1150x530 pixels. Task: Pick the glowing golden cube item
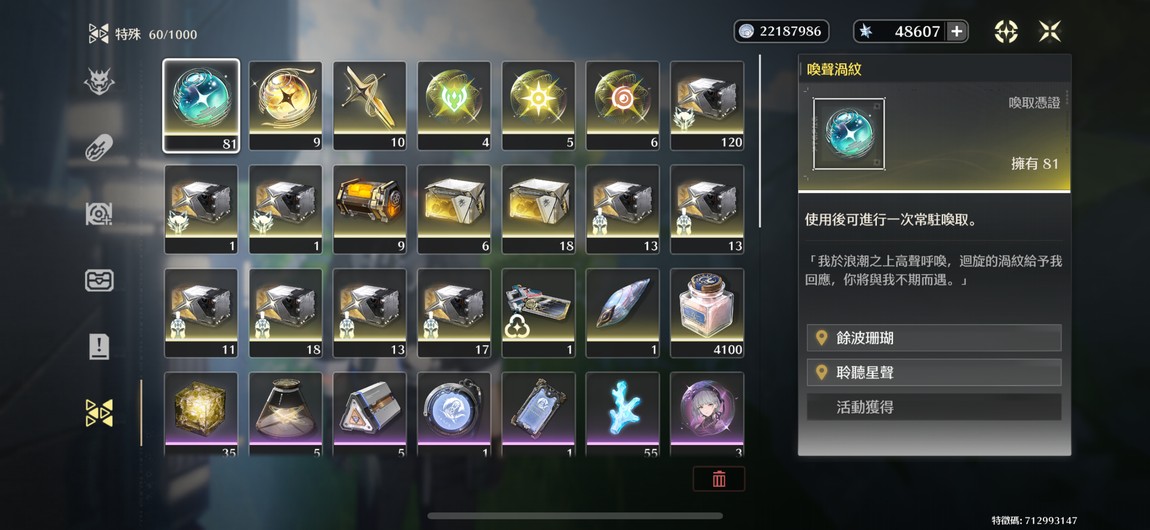click(201, 410)
